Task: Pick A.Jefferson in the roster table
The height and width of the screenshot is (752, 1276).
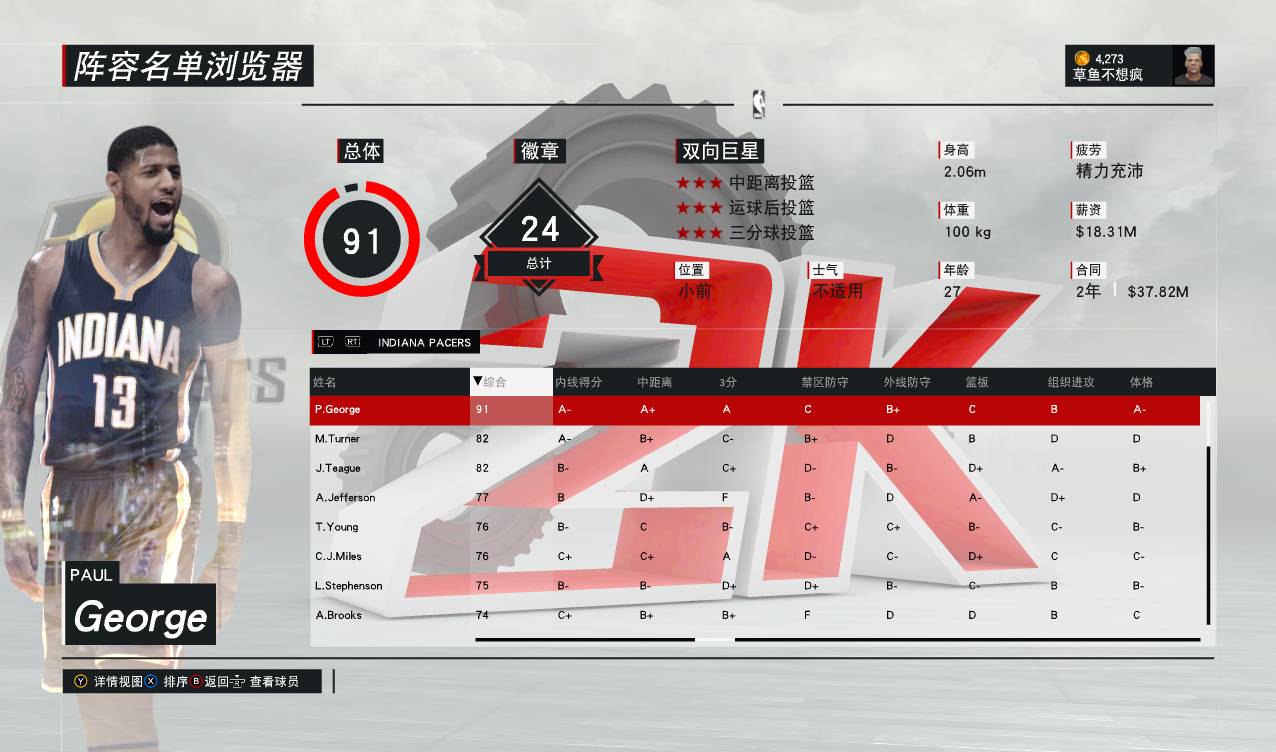Action: [345, 497]
